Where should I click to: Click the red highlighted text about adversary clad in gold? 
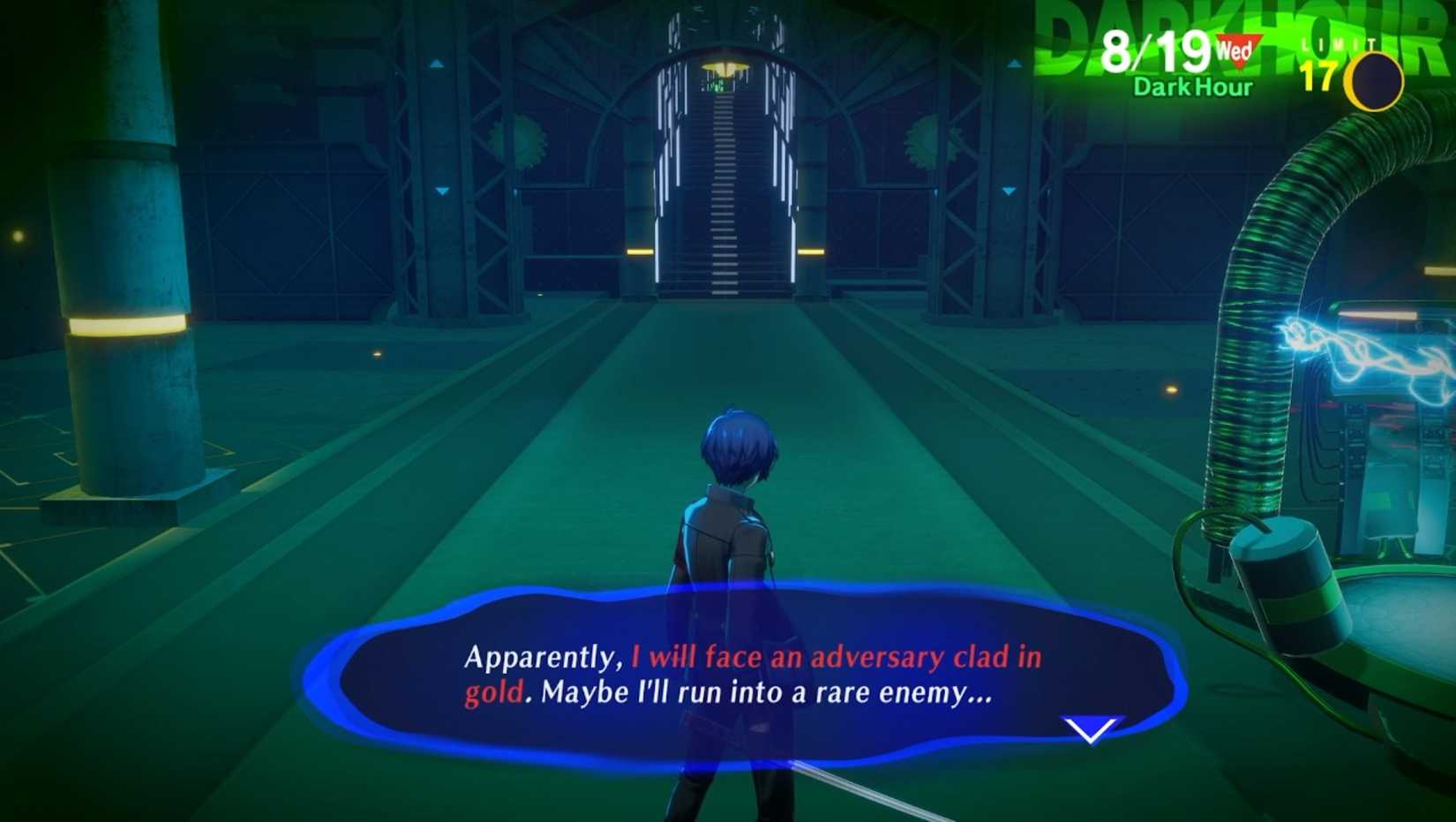click(x=838, y=656)
